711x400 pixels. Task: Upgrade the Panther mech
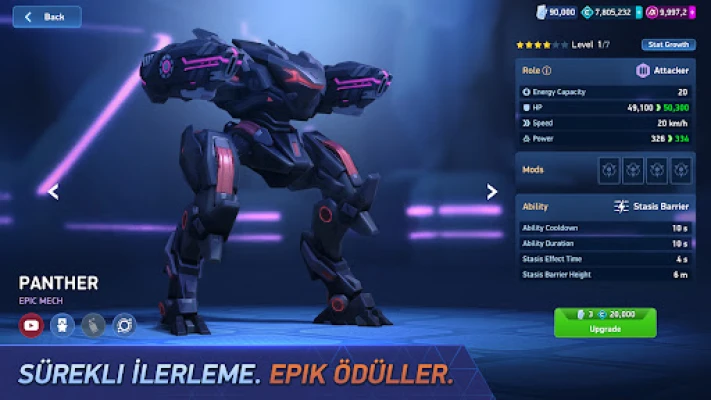tap(605, 322)
